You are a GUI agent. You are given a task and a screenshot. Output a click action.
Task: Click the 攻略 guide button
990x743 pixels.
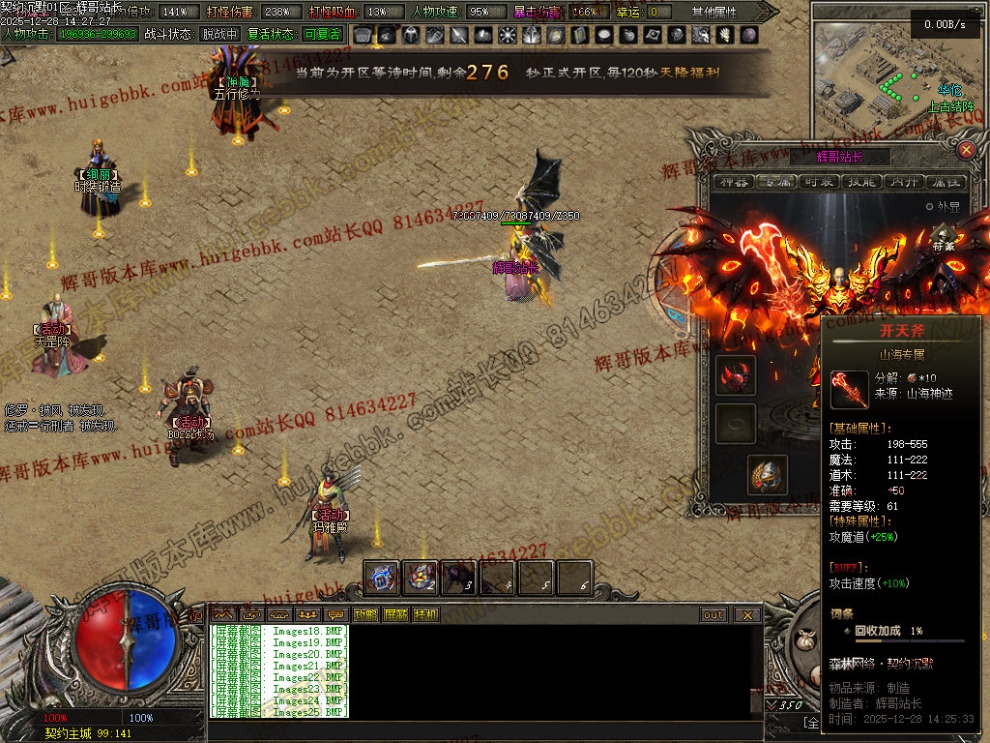coord(365,615)
